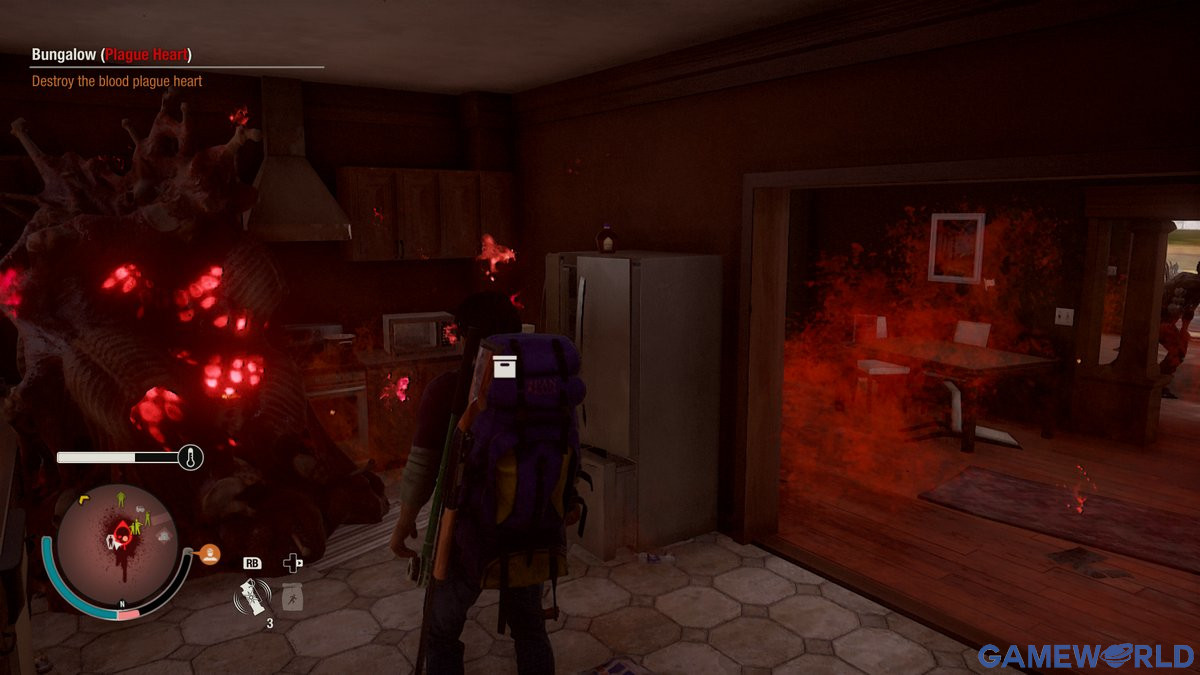Image resolution: width=1200 pixels, height=675 pixels.
Task: Click the orange follower portrait icon
Action: click(x=209, y=554)
